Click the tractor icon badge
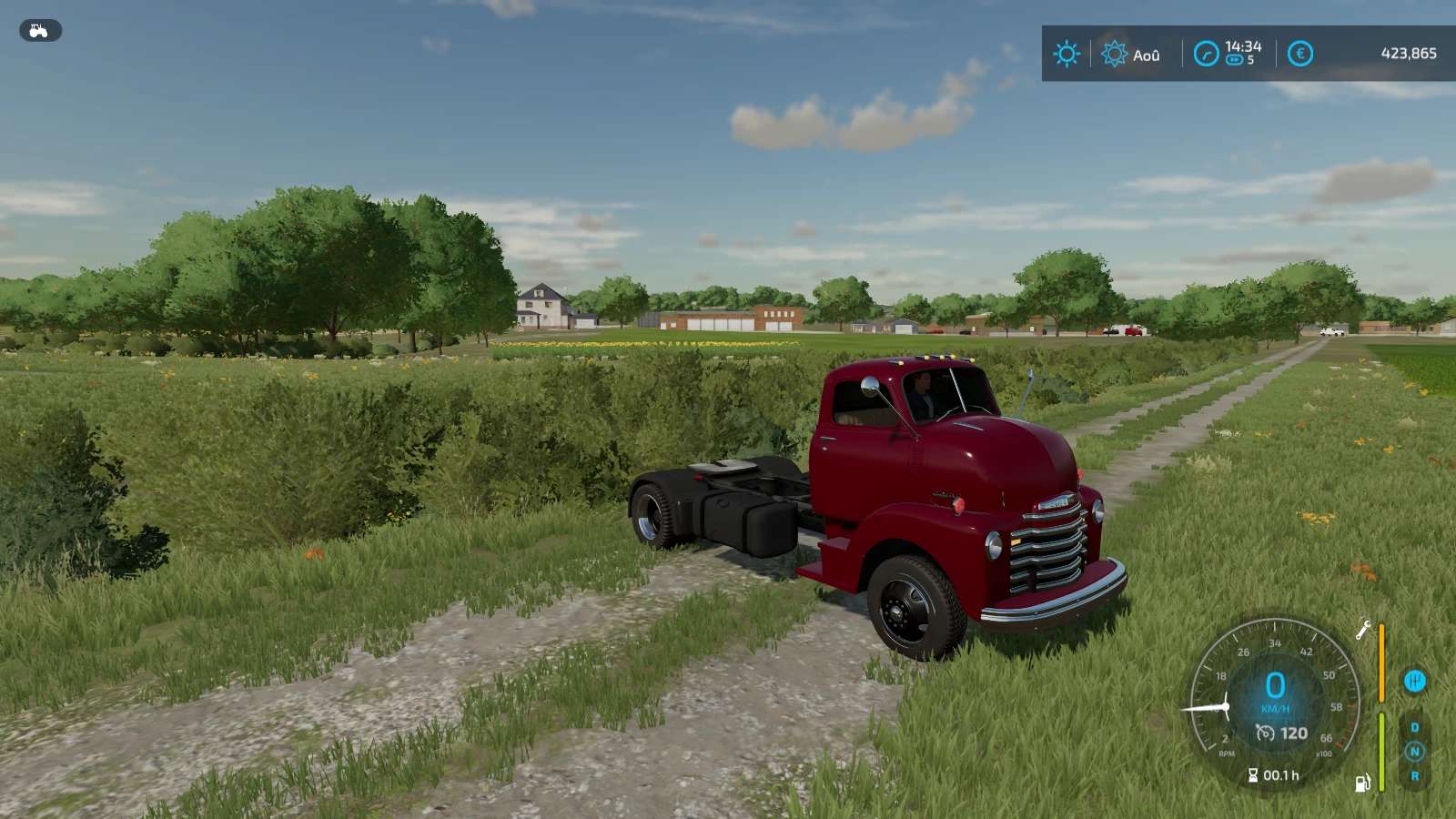 pos(40,31)
